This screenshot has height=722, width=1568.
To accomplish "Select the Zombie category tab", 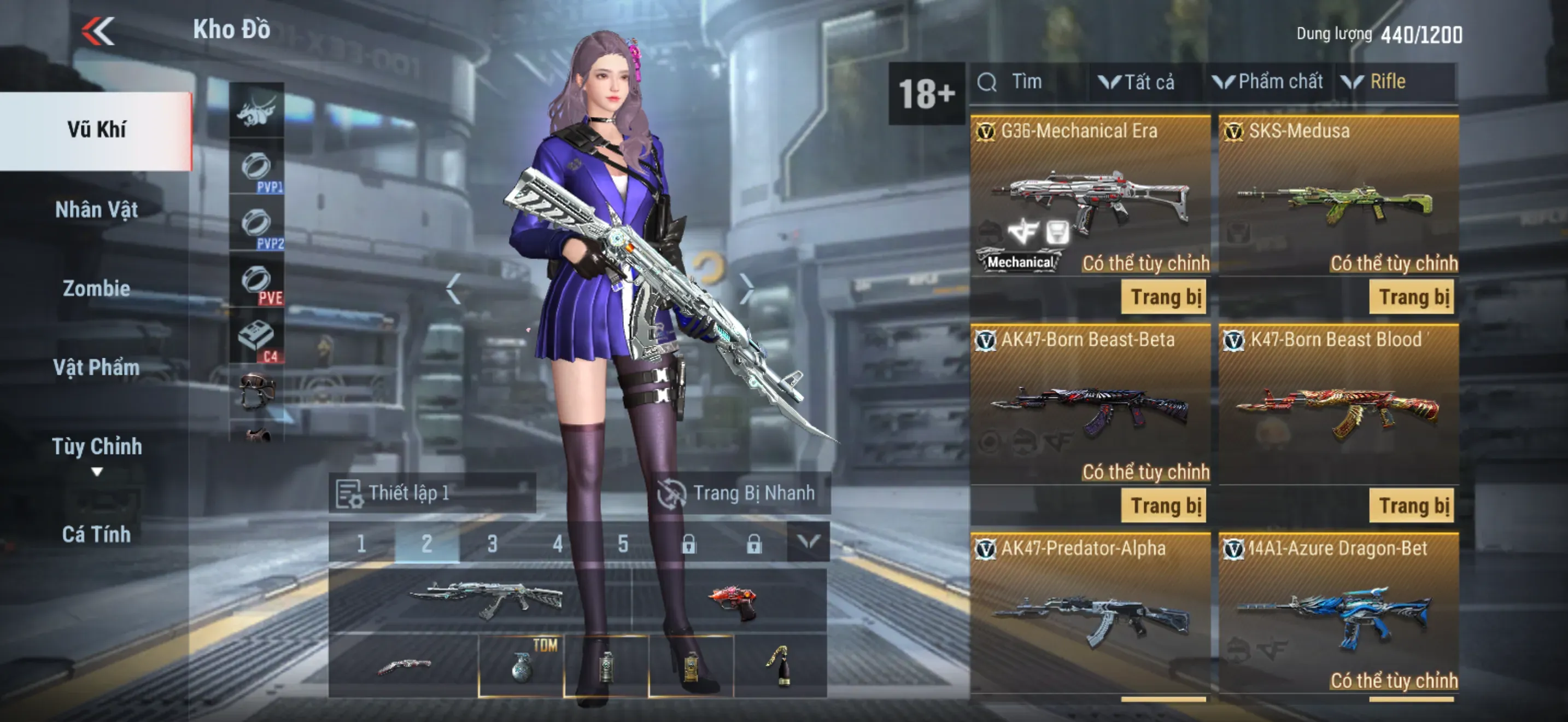I will click(x=96, y=289).
